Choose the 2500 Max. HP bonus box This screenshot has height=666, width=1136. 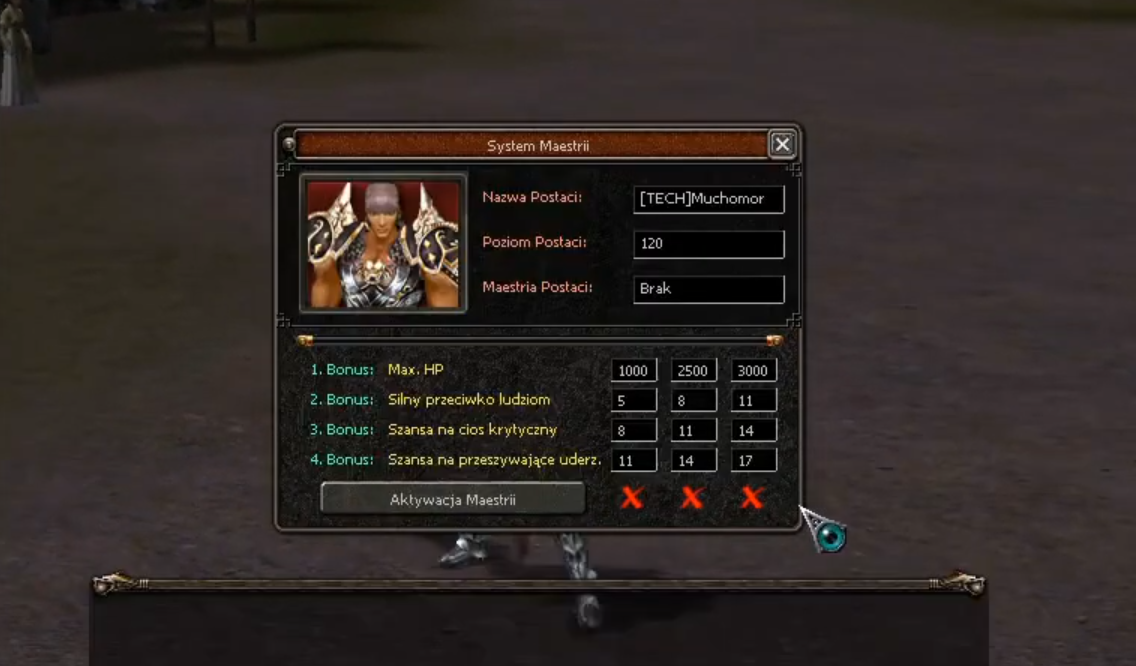pyautogui.click(x=694, y=371)
